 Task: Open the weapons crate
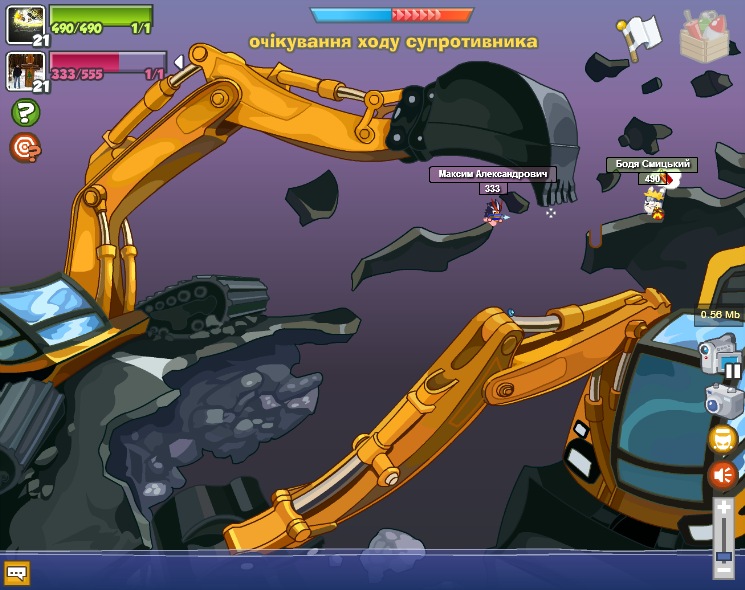704,37
